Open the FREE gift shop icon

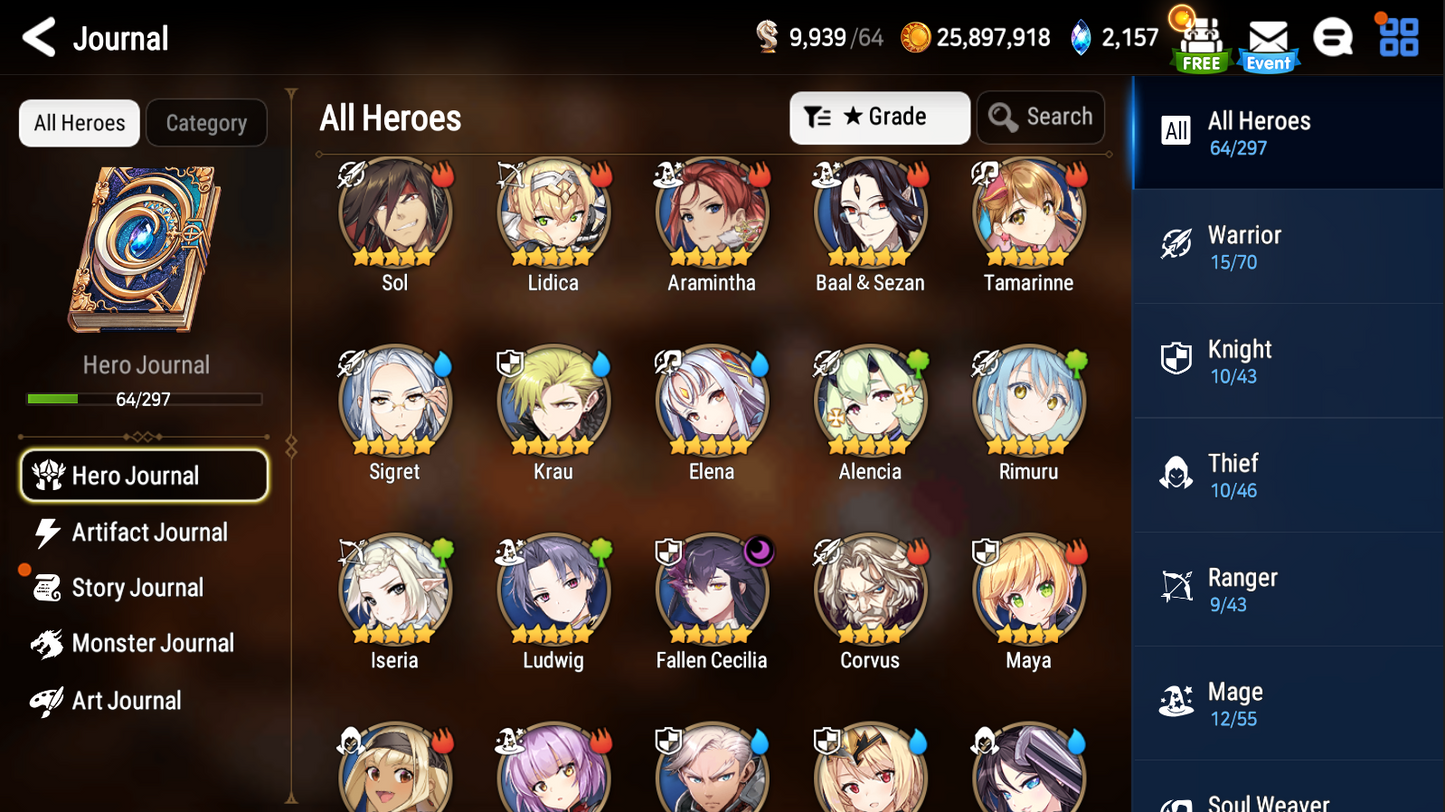point(1201,43)
